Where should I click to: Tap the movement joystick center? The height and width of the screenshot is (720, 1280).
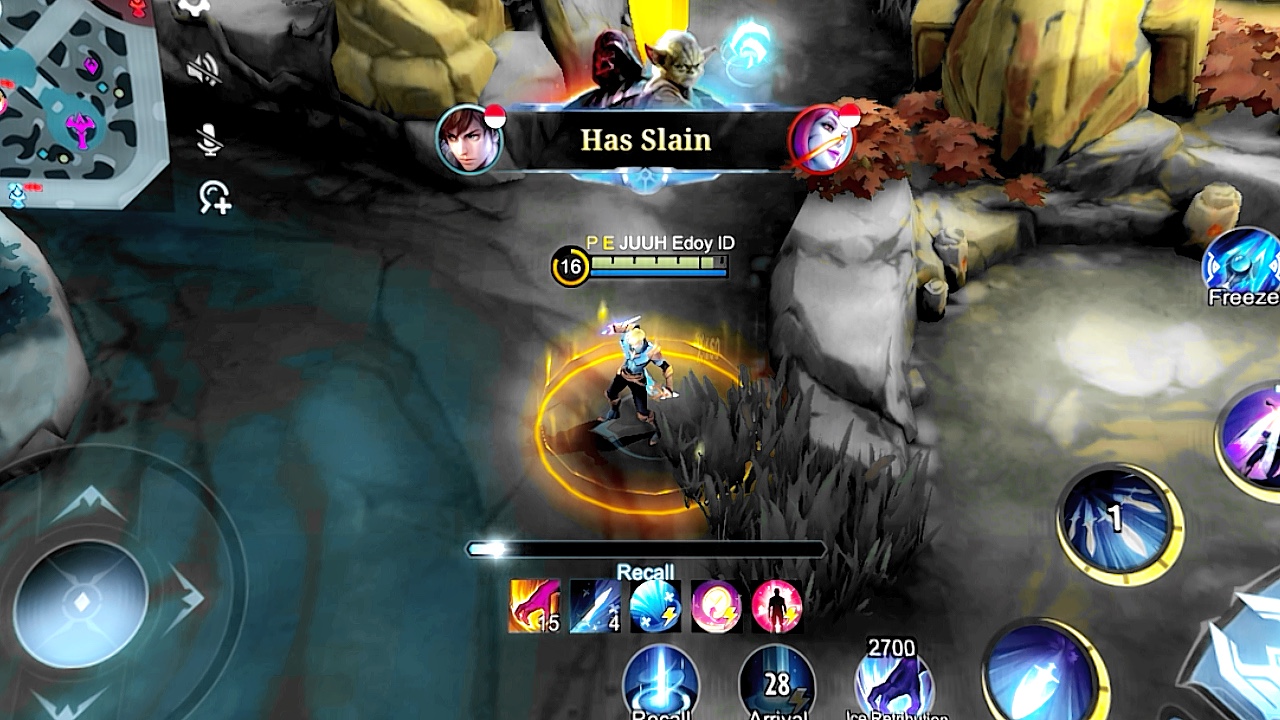pyautogui.click(x=82, y=602)
